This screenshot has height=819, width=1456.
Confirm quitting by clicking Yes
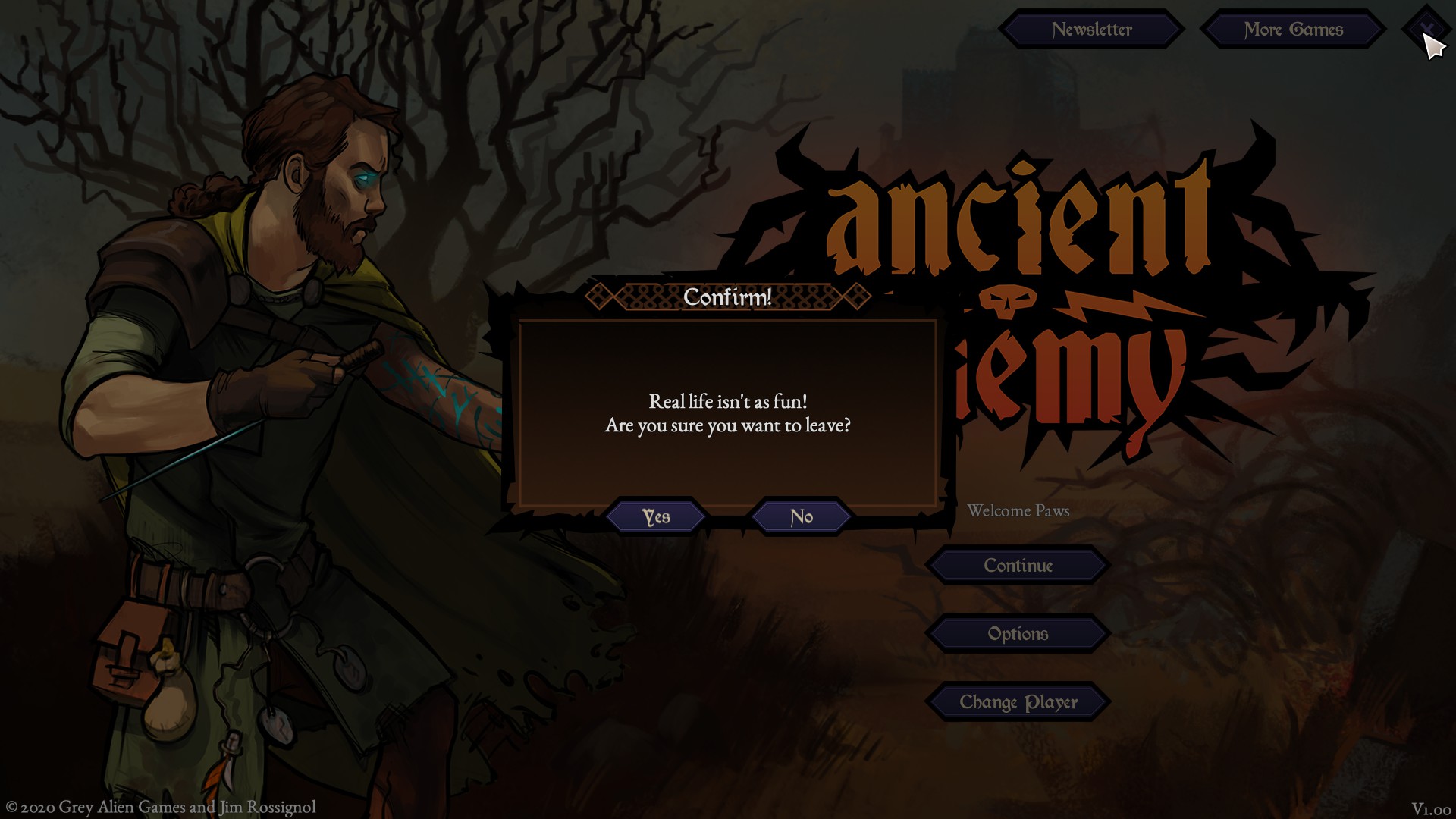(657, 516)
